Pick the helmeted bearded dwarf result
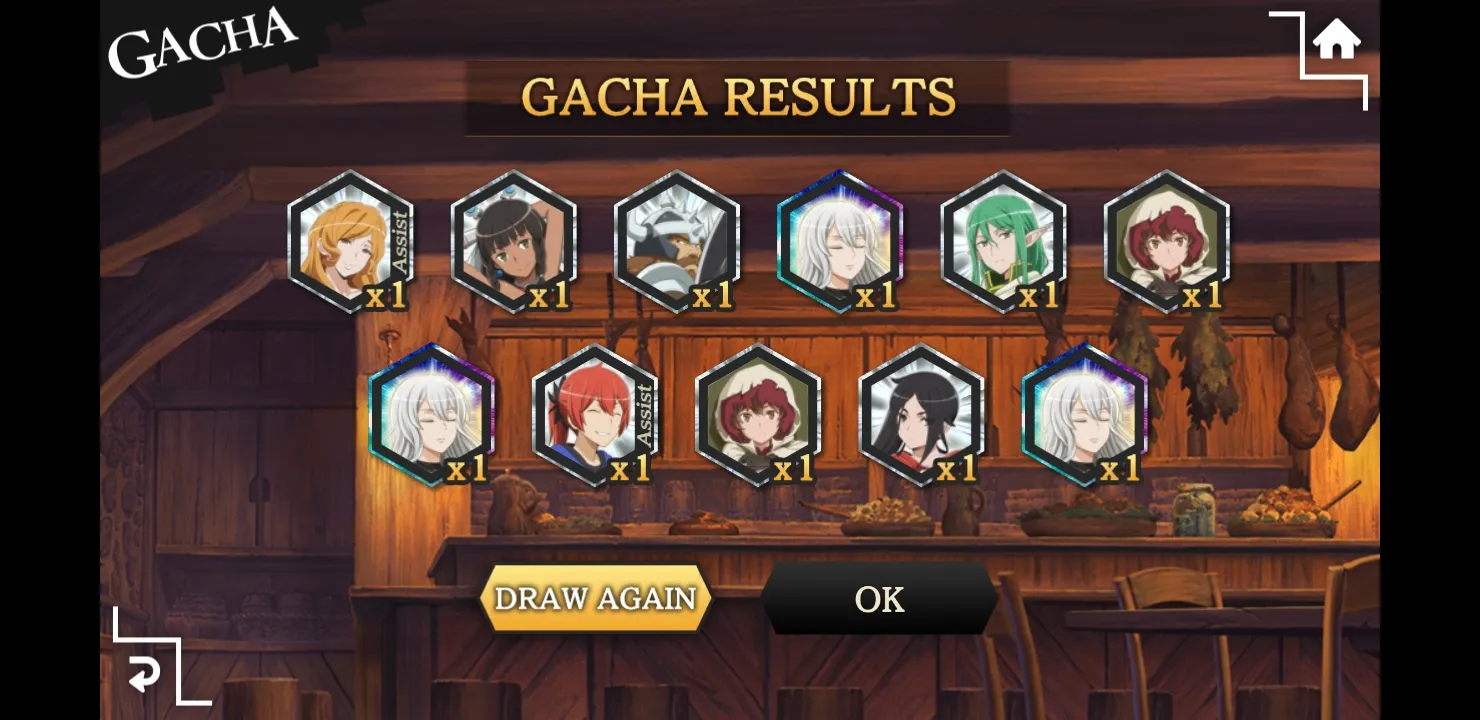The width and height of the screenshot is (1480, 720). tap(677, 242)
